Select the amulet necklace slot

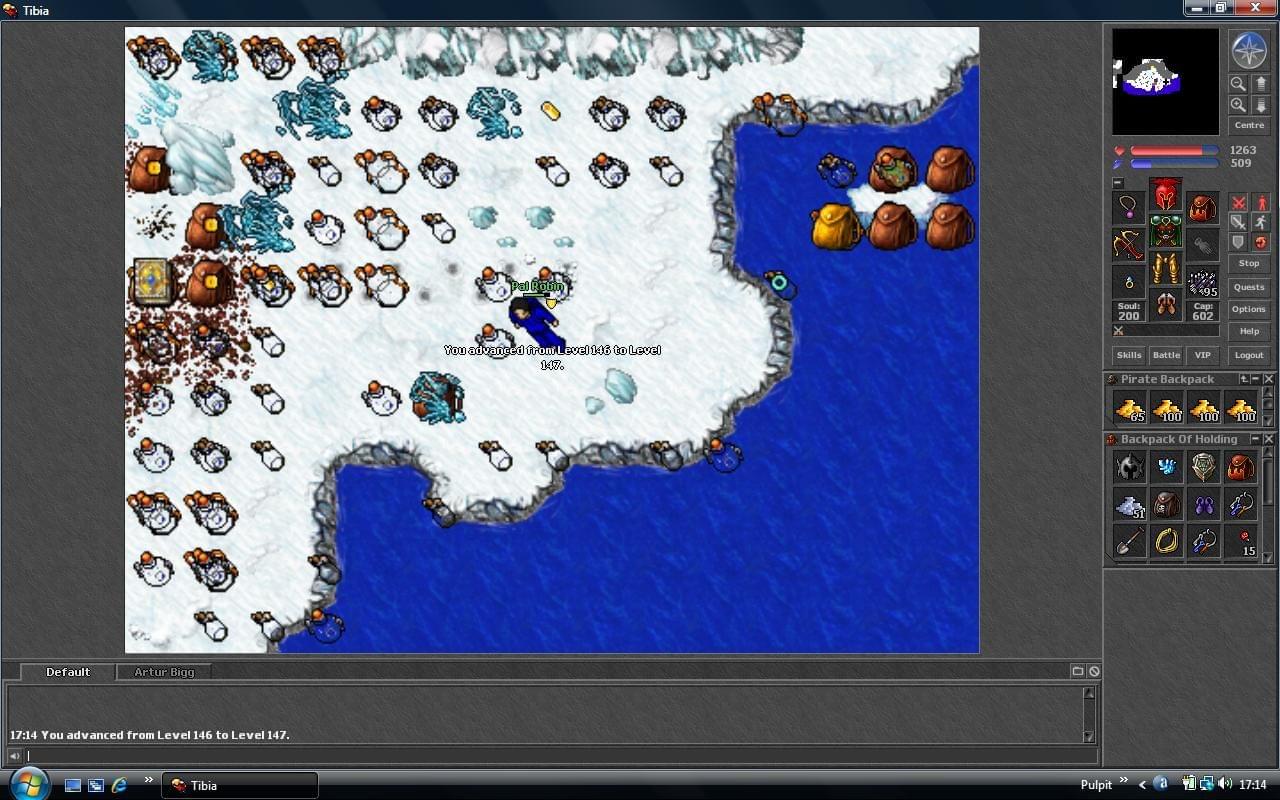click(x=1129, y=207)
